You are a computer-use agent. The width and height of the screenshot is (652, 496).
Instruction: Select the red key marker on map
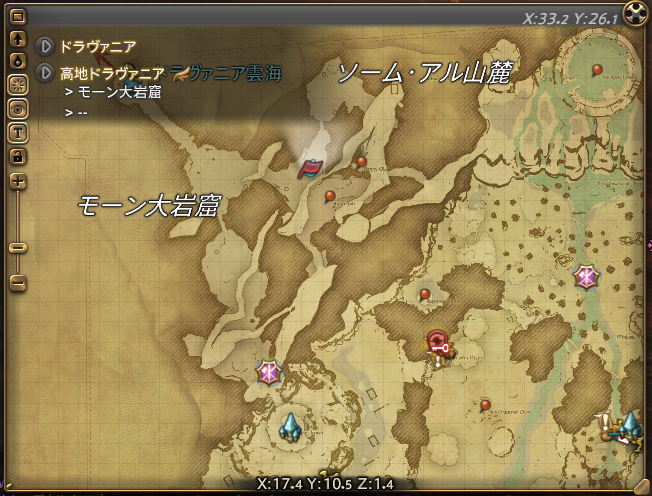point(438,343)
